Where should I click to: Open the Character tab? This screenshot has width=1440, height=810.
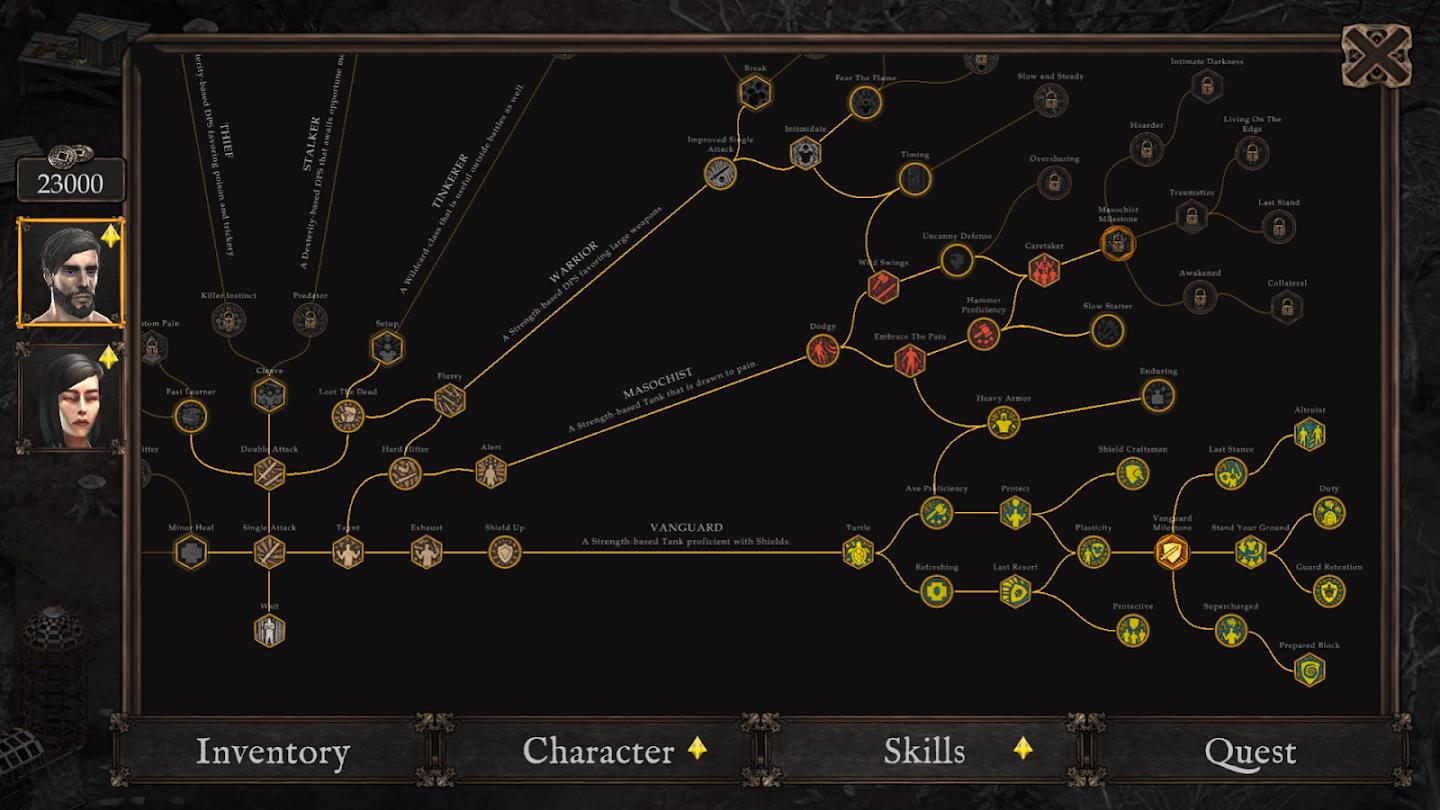(599, 752)
